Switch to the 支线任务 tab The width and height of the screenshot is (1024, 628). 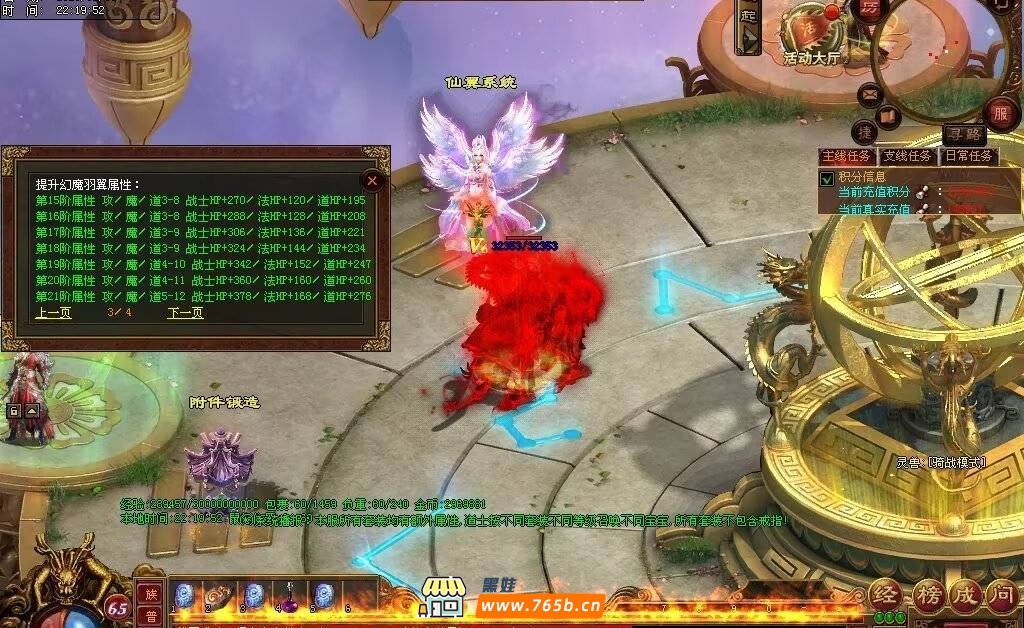click(907, 157)
